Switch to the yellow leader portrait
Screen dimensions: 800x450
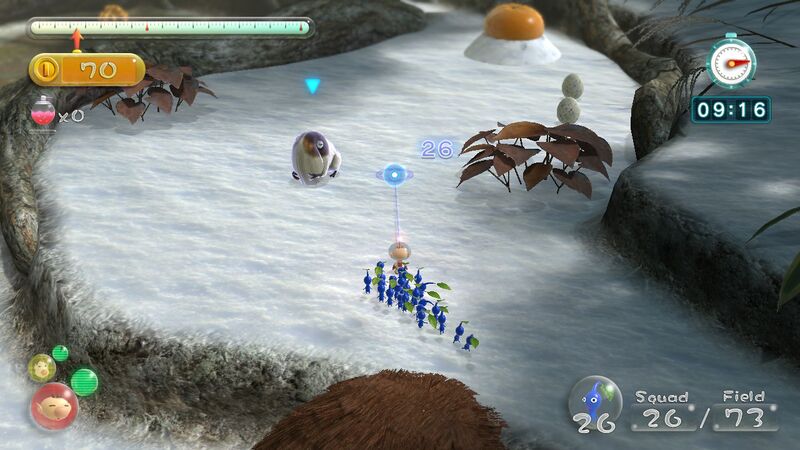click(x=42, y=367)
